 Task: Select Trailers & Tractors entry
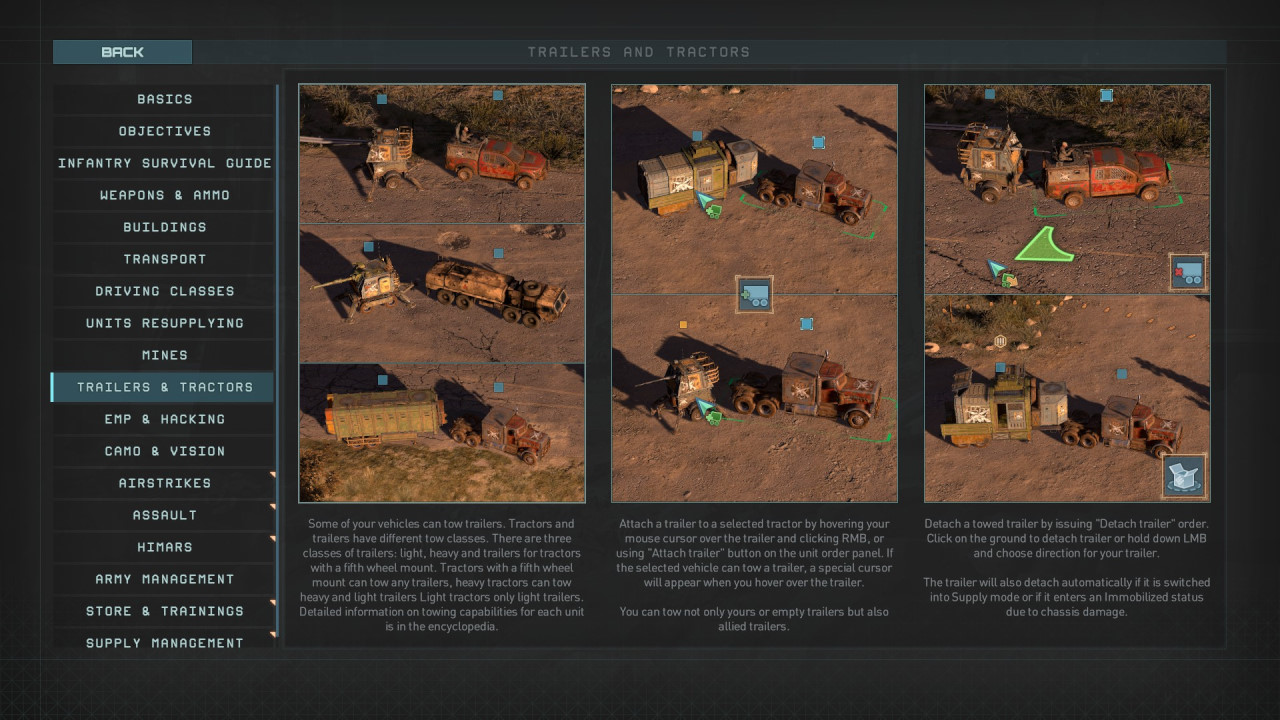[x=164, y=387]
